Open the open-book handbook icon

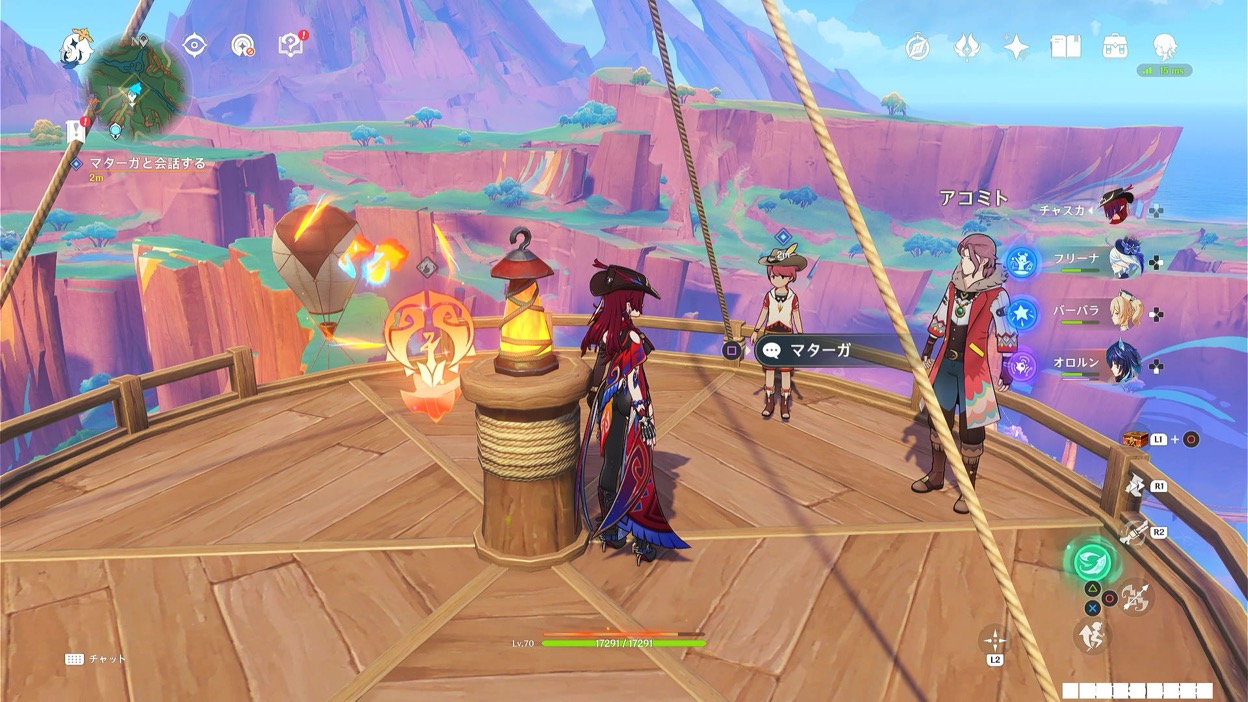[1065, 46]
